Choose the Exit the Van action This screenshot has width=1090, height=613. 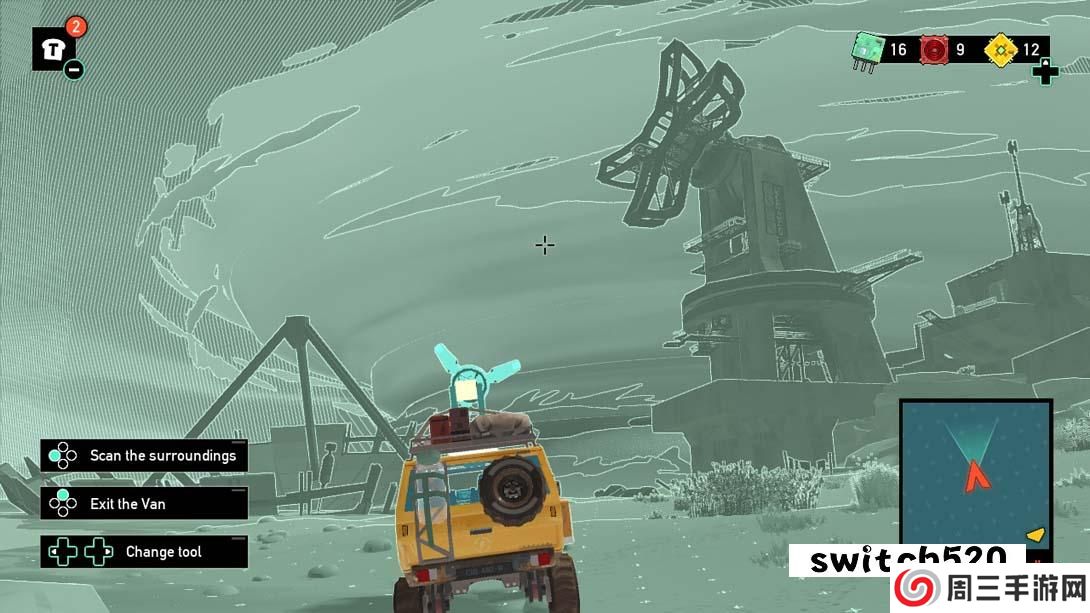click(x=144, y=504)
